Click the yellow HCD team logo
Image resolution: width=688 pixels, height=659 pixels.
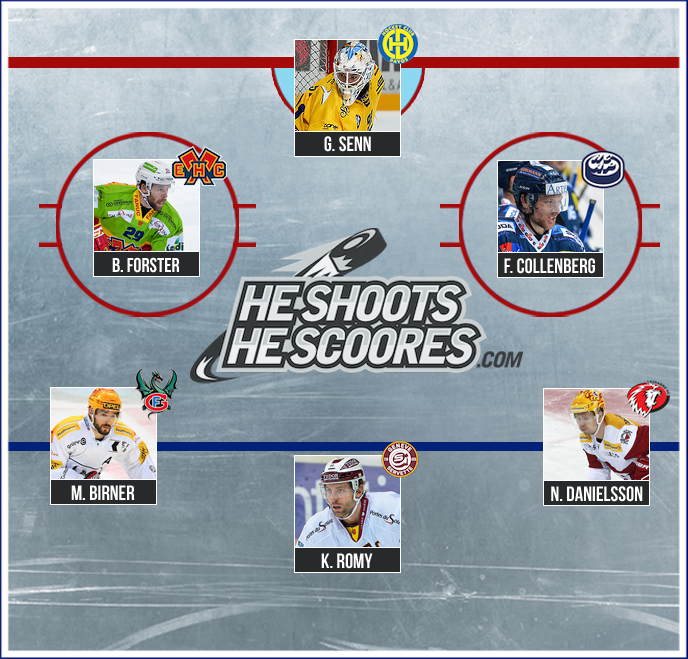point(399,43)
